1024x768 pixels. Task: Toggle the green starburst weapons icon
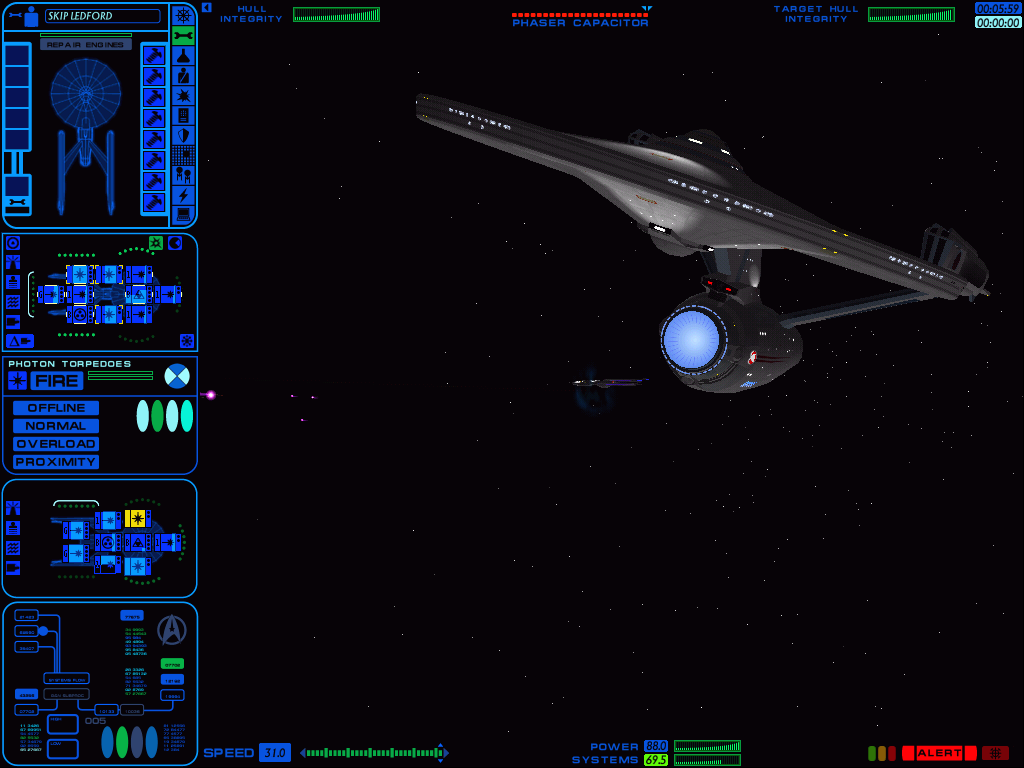[156, 242]
